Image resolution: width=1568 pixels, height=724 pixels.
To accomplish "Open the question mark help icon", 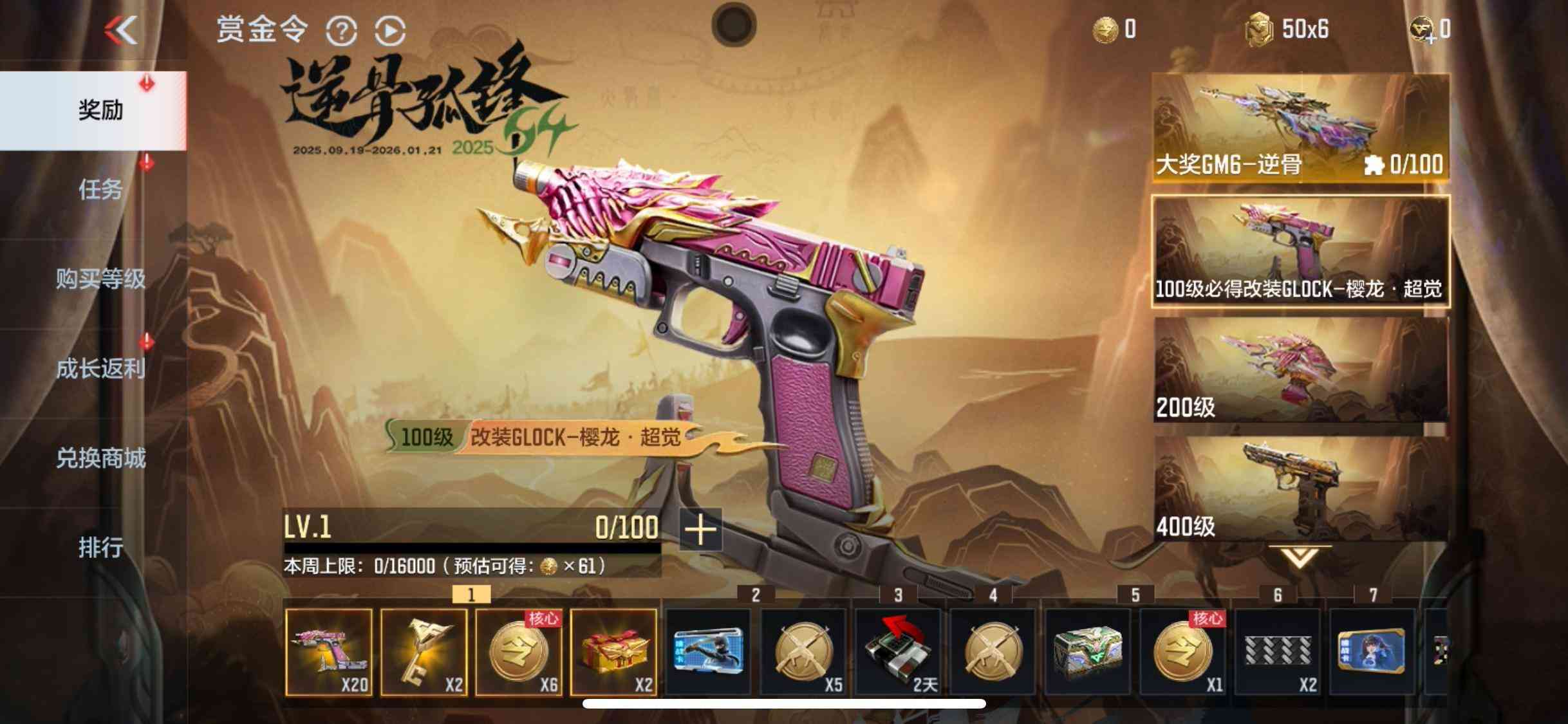I will (x=341, y=30).
